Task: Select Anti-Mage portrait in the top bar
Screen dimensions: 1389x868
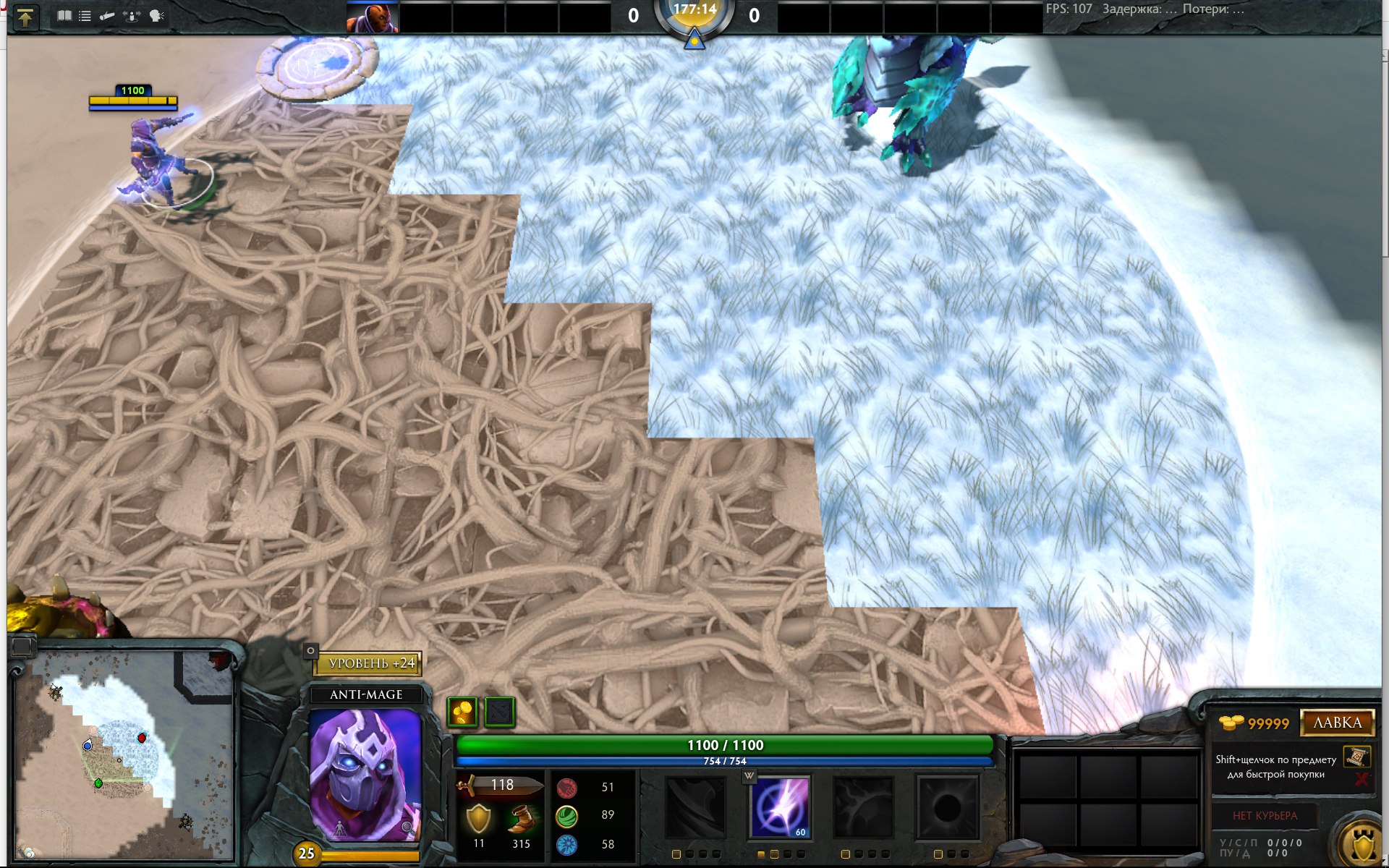Action: pyautogui.click(x=373, y=18)
